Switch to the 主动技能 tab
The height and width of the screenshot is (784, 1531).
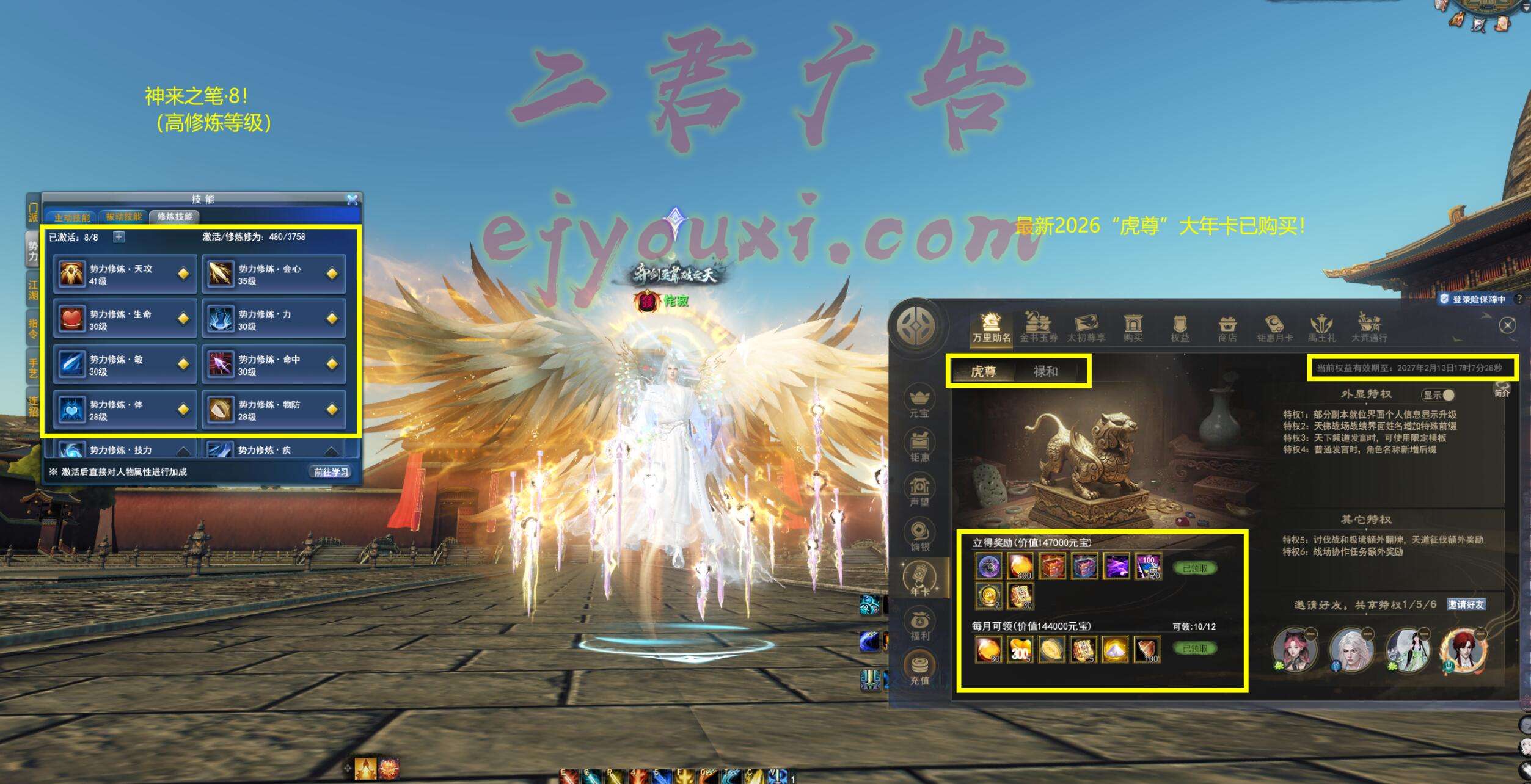[71, 217]
